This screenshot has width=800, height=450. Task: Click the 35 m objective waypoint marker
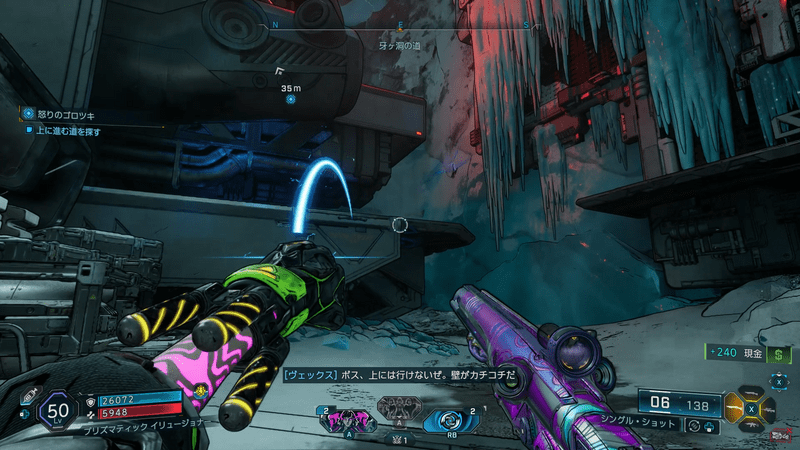tap(290, 99)
